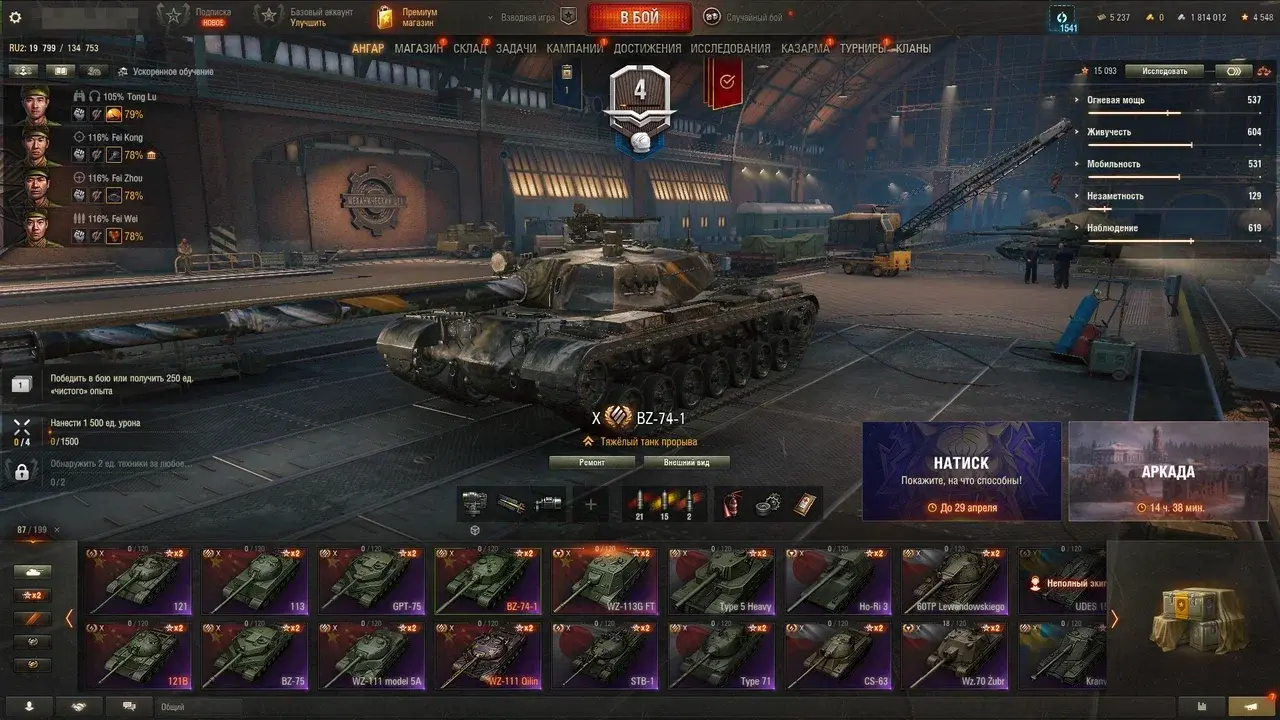
Task: Open the МАГАЗИН tab
Action: coord(418,48)
